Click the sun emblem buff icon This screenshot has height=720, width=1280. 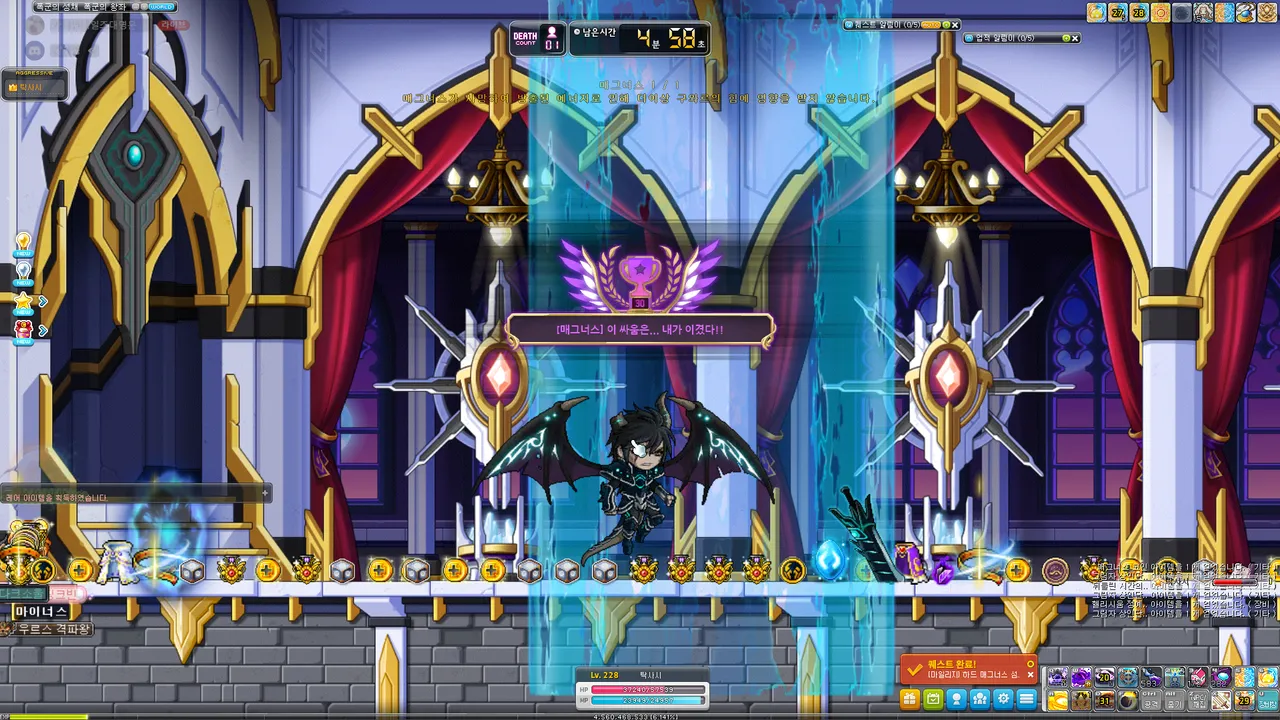[1160, 13]
